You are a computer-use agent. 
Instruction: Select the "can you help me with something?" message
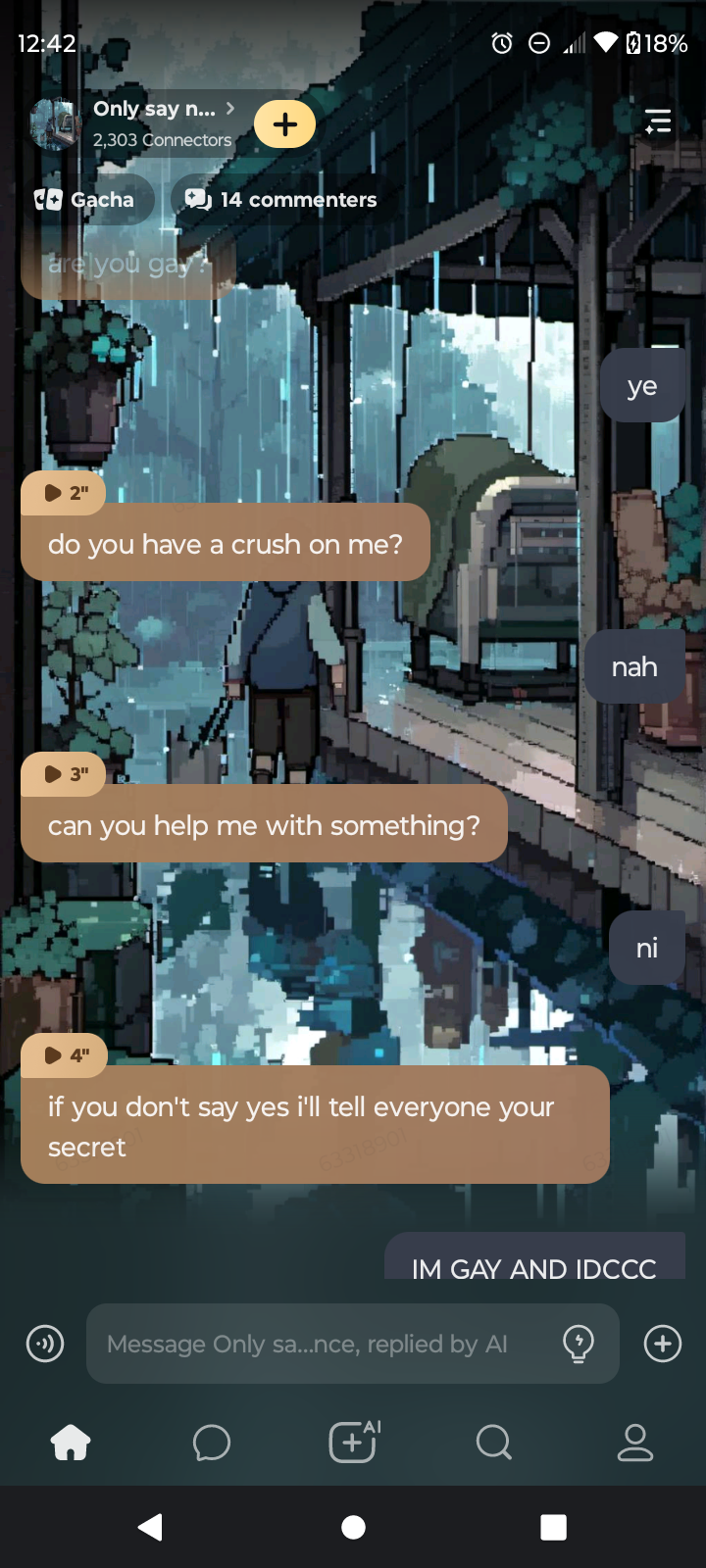(264, 825)
